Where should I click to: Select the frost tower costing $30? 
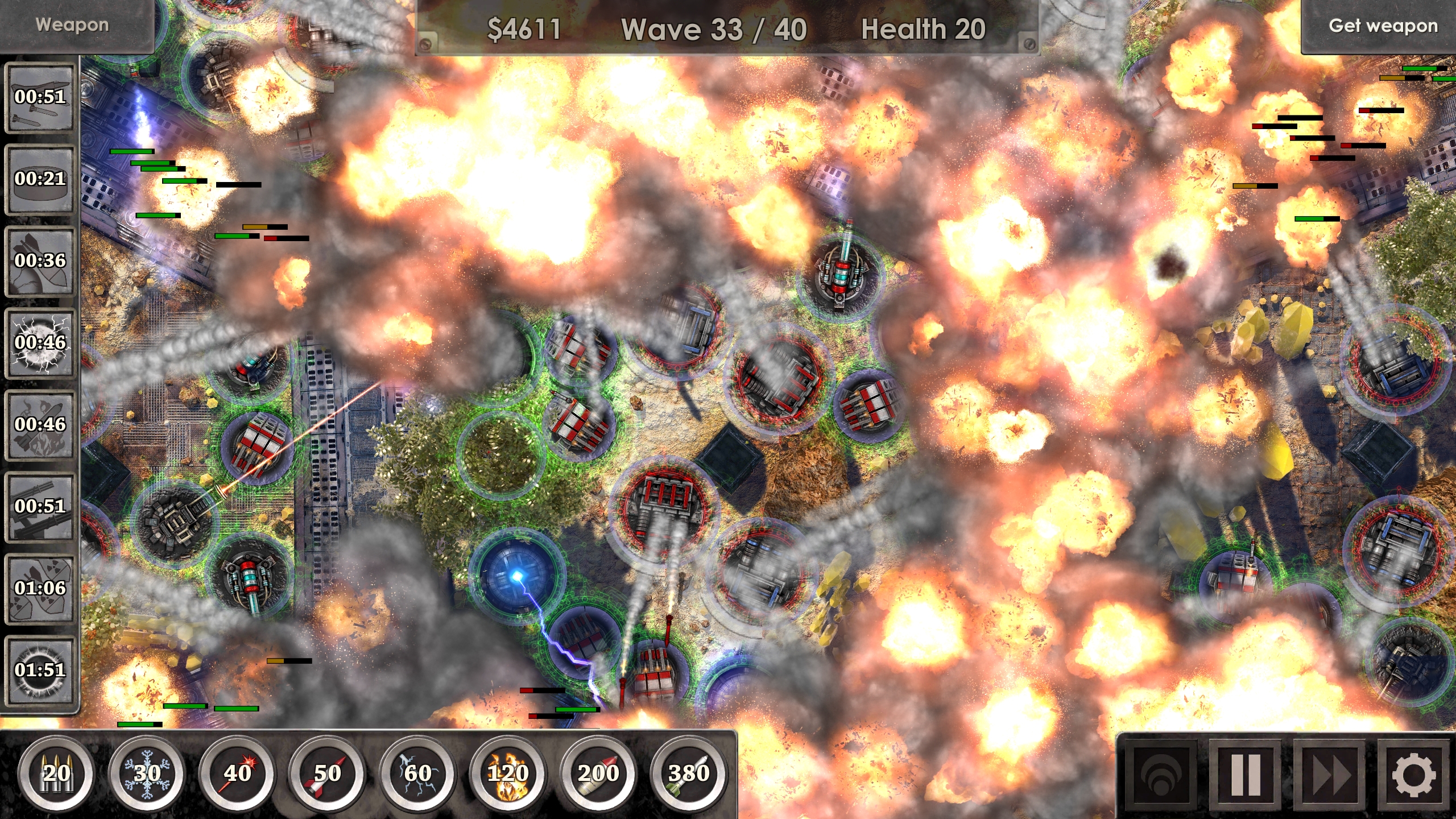pos(149,774)
